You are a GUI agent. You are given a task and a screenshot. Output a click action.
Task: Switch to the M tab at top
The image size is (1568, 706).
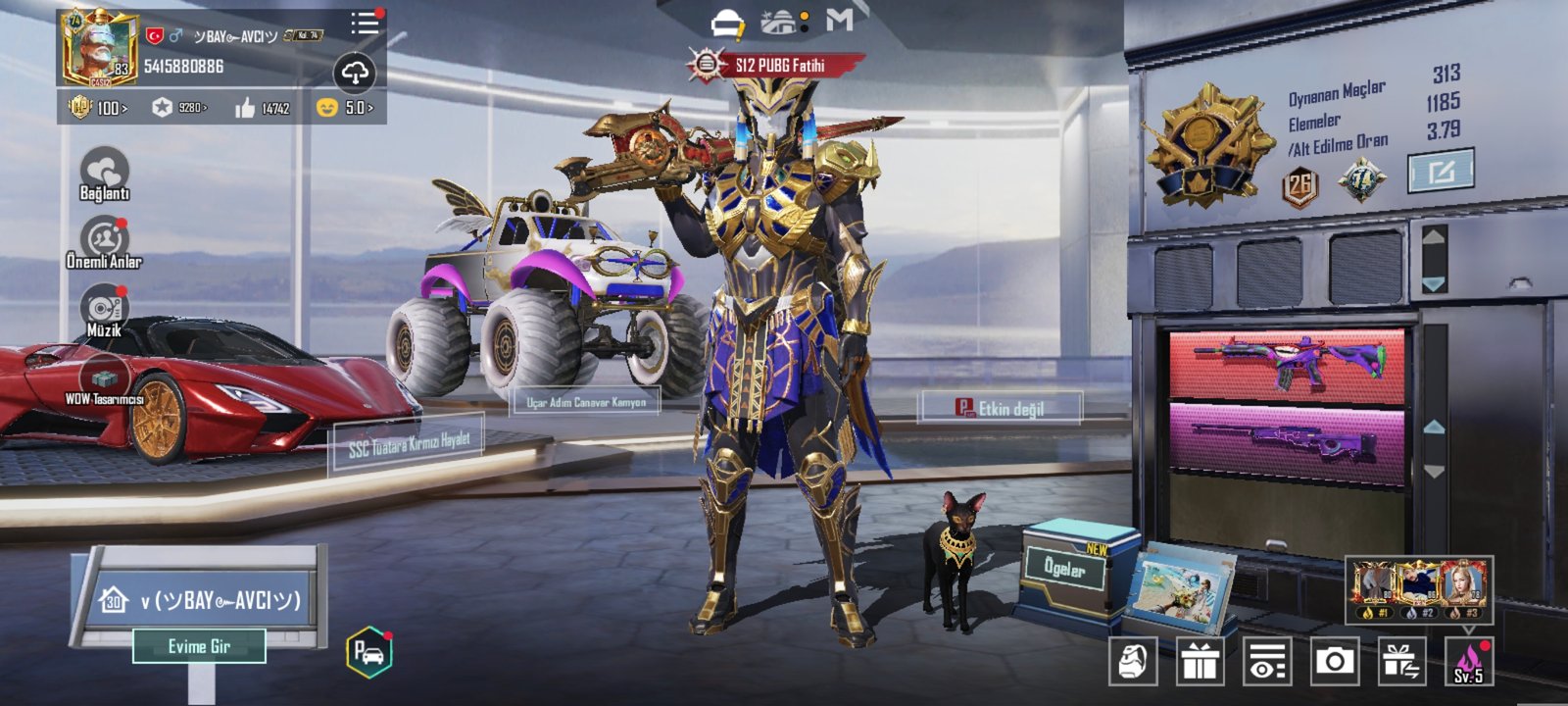840,20
